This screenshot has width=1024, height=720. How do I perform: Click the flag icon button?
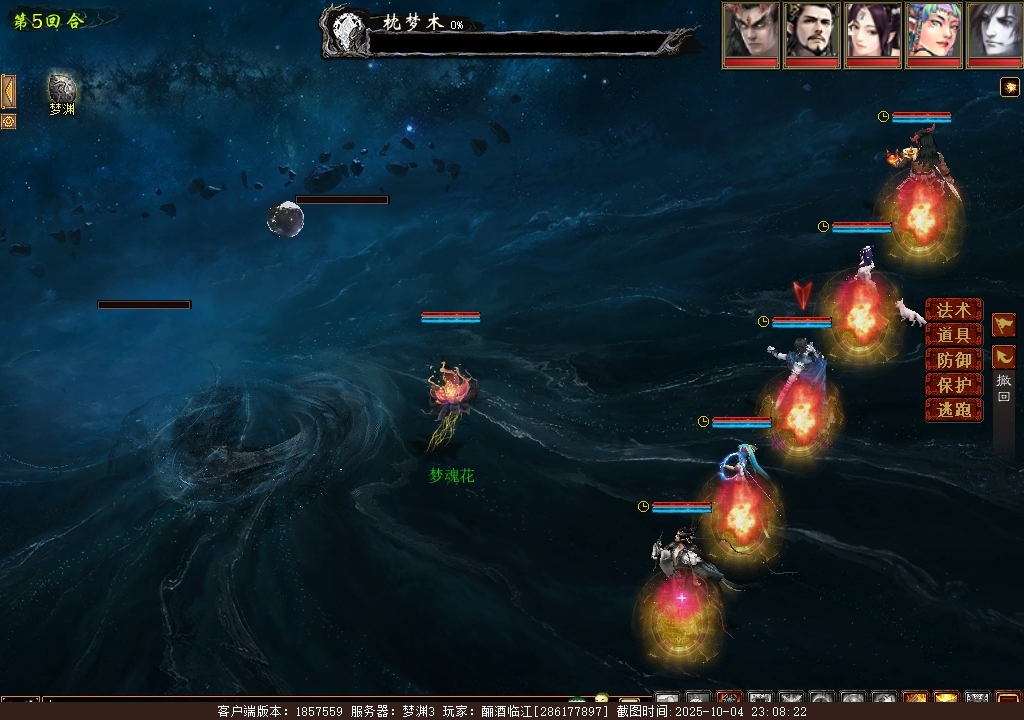click(x=1004, y=325)
